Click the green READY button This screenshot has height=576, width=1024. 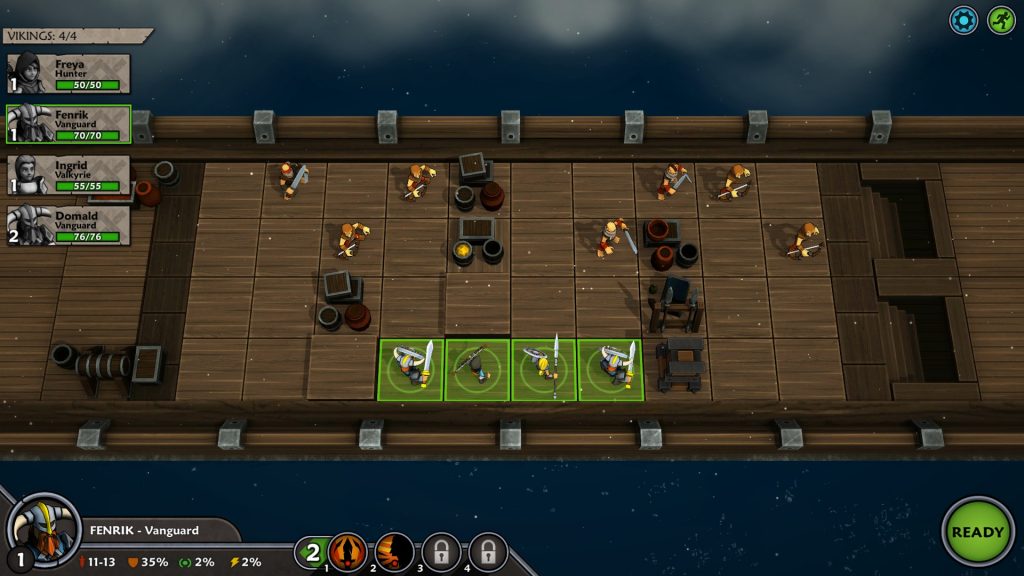[977, 531]
